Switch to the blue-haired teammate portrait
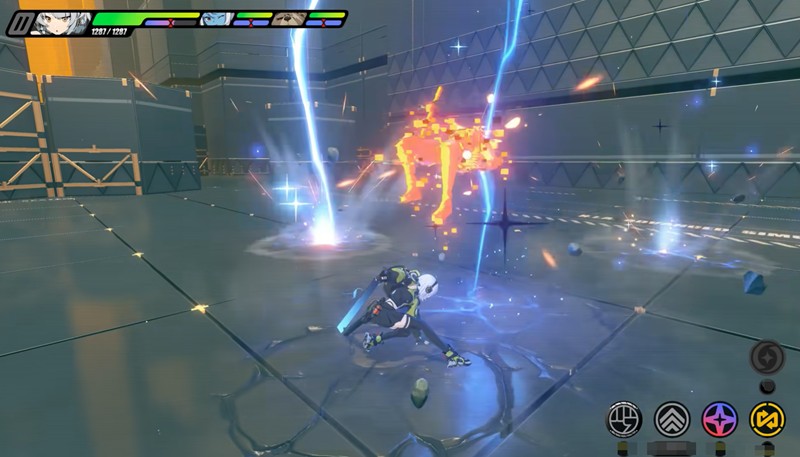The image size is (800, 457). [x=217, y=19]
